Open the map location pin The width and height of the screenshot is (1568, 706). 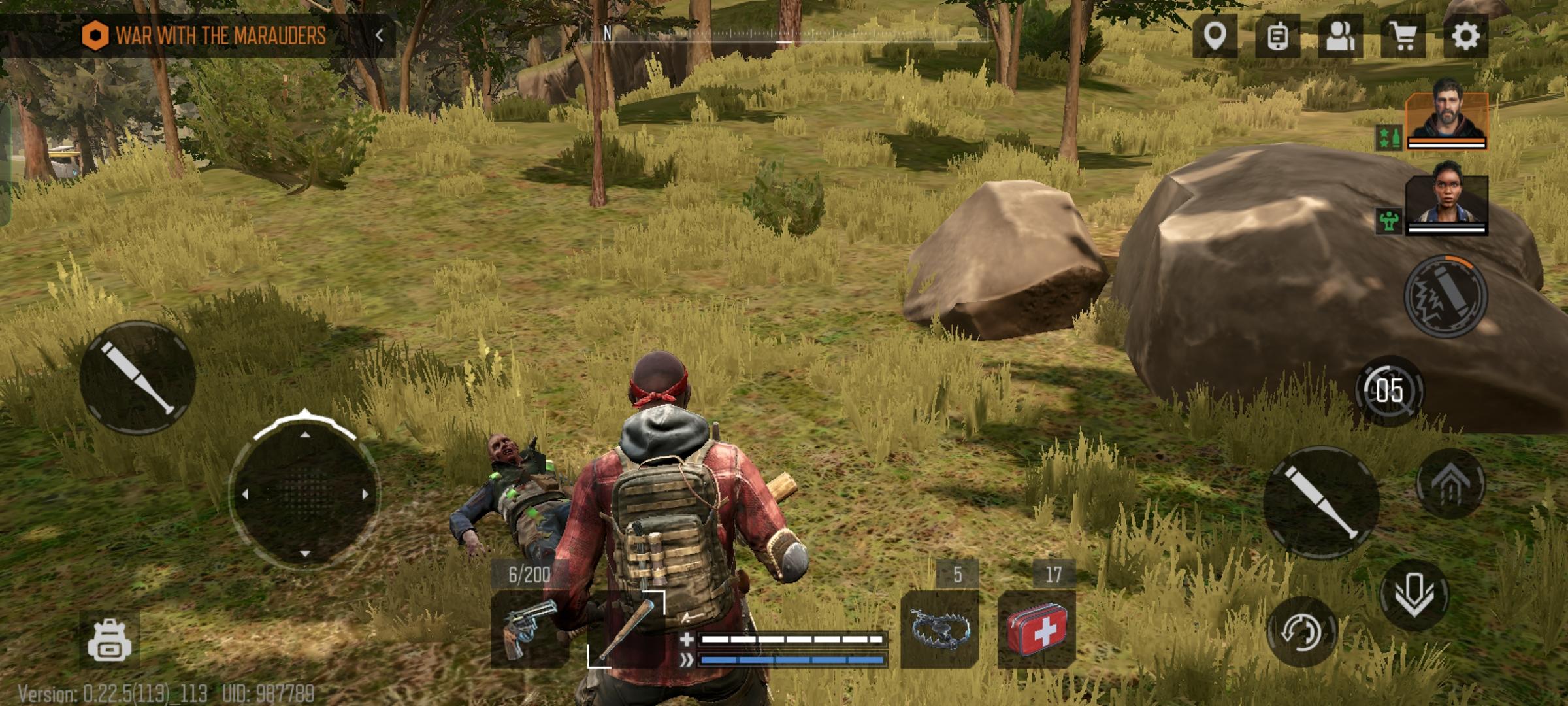pos(1215,36)
